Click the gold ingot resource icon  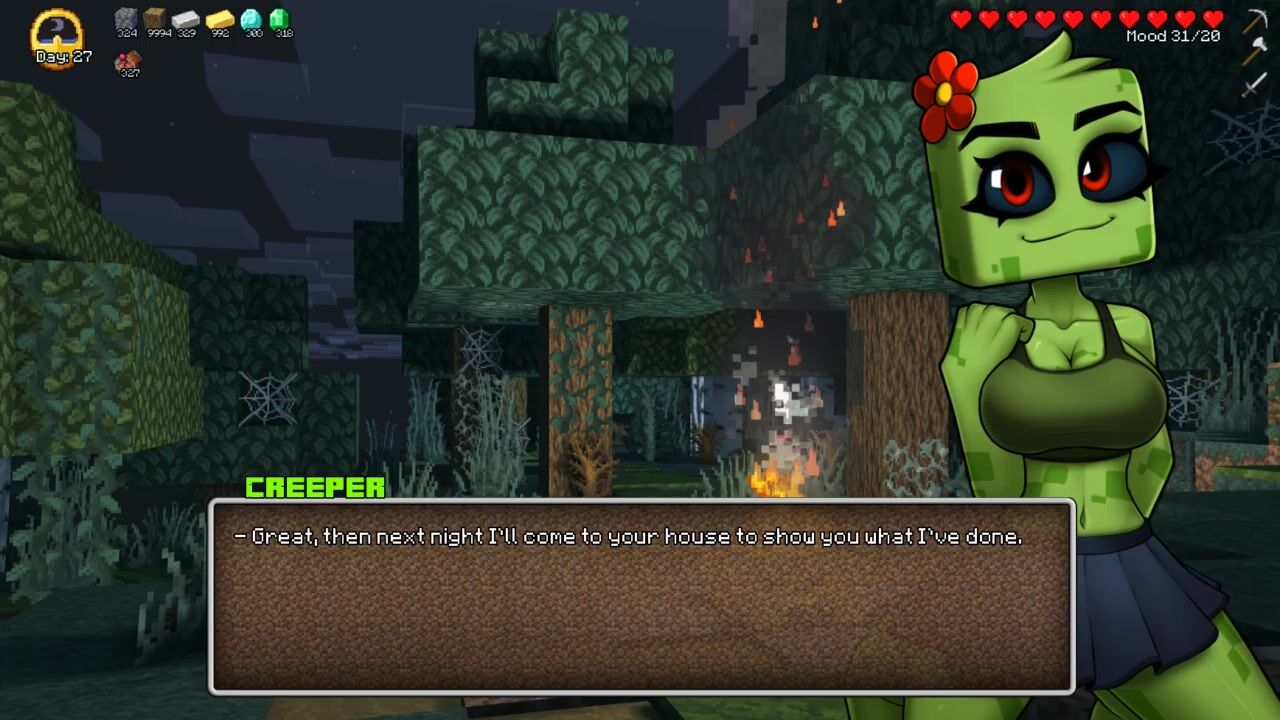click(219, 19)
